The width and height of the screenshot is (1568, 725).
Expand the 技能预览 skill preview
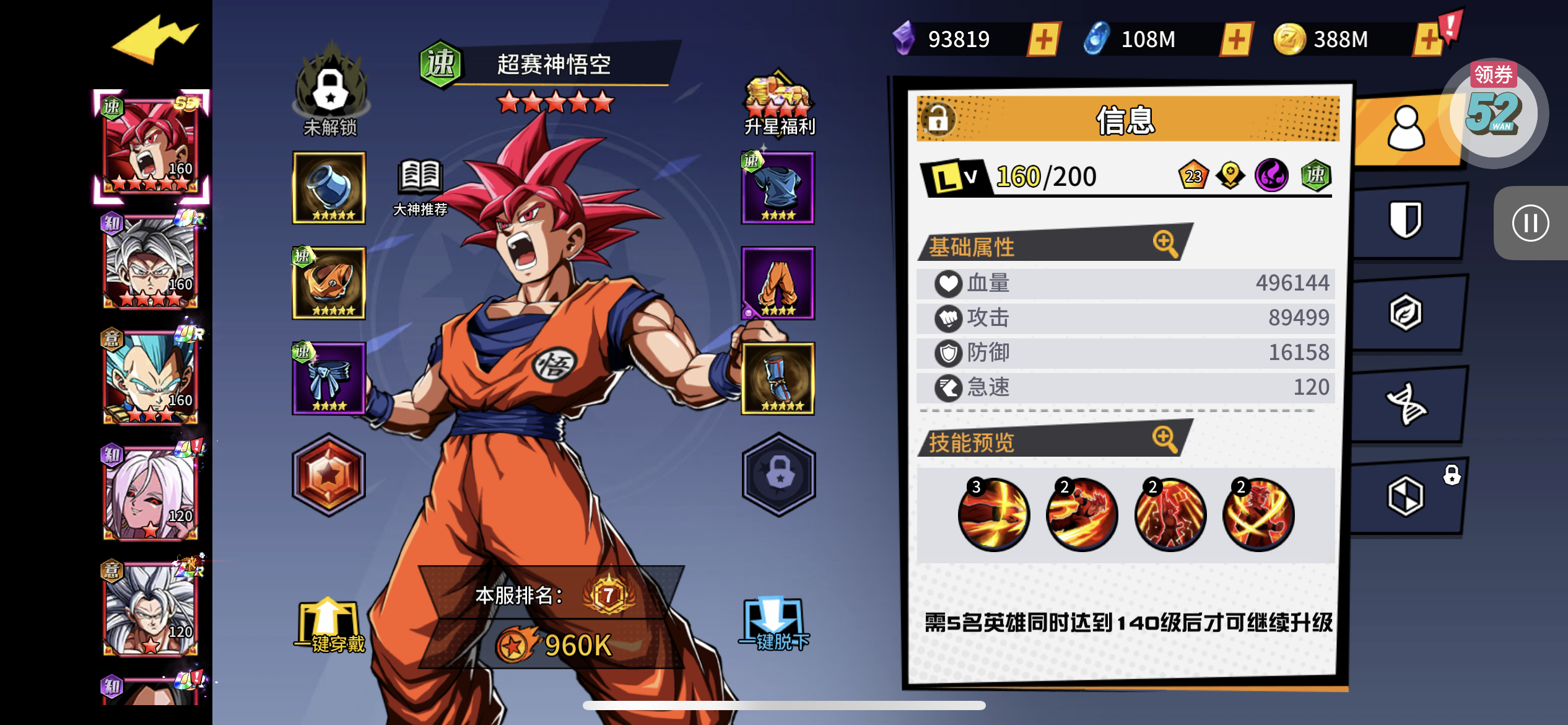coord(1164,439)
